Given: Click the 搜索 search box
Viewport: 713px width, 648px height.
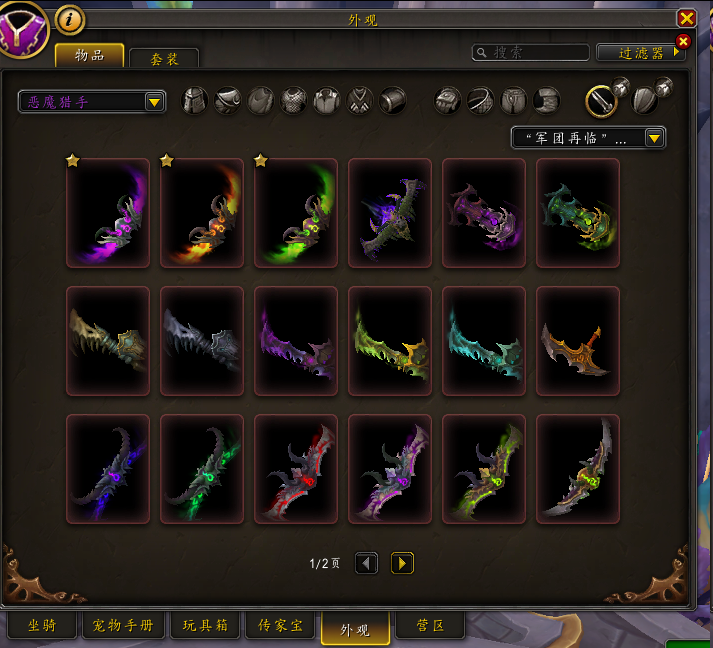Looking at the screenshot, I should [531, 52].
